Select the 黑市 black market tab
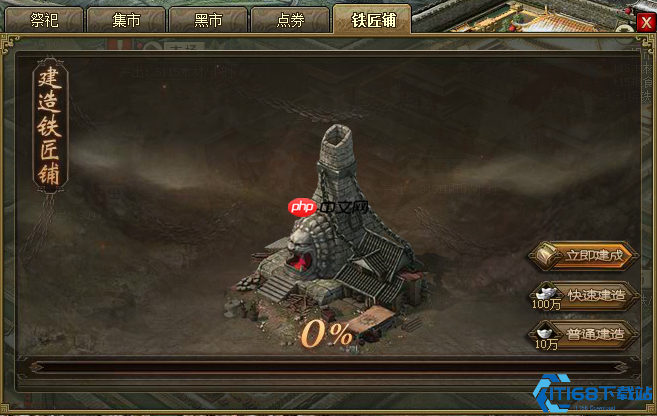Screen dimensions: 657x416 [x=207, y=19]
